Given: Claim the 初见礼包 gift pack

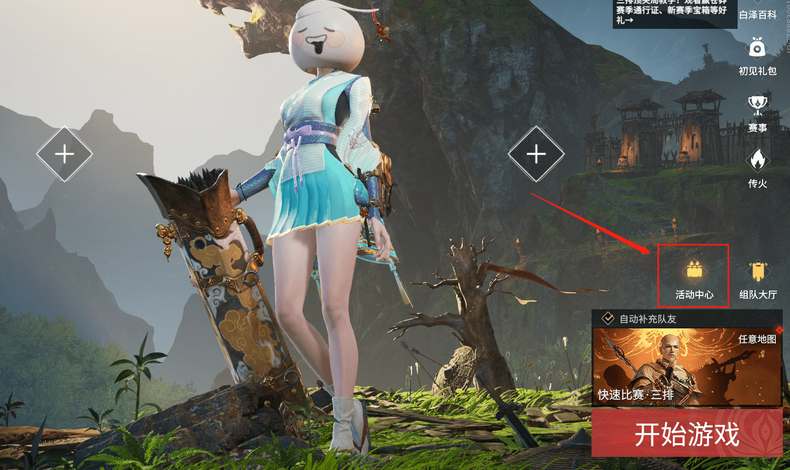Looking at the screenshot, I should point(757,55).
